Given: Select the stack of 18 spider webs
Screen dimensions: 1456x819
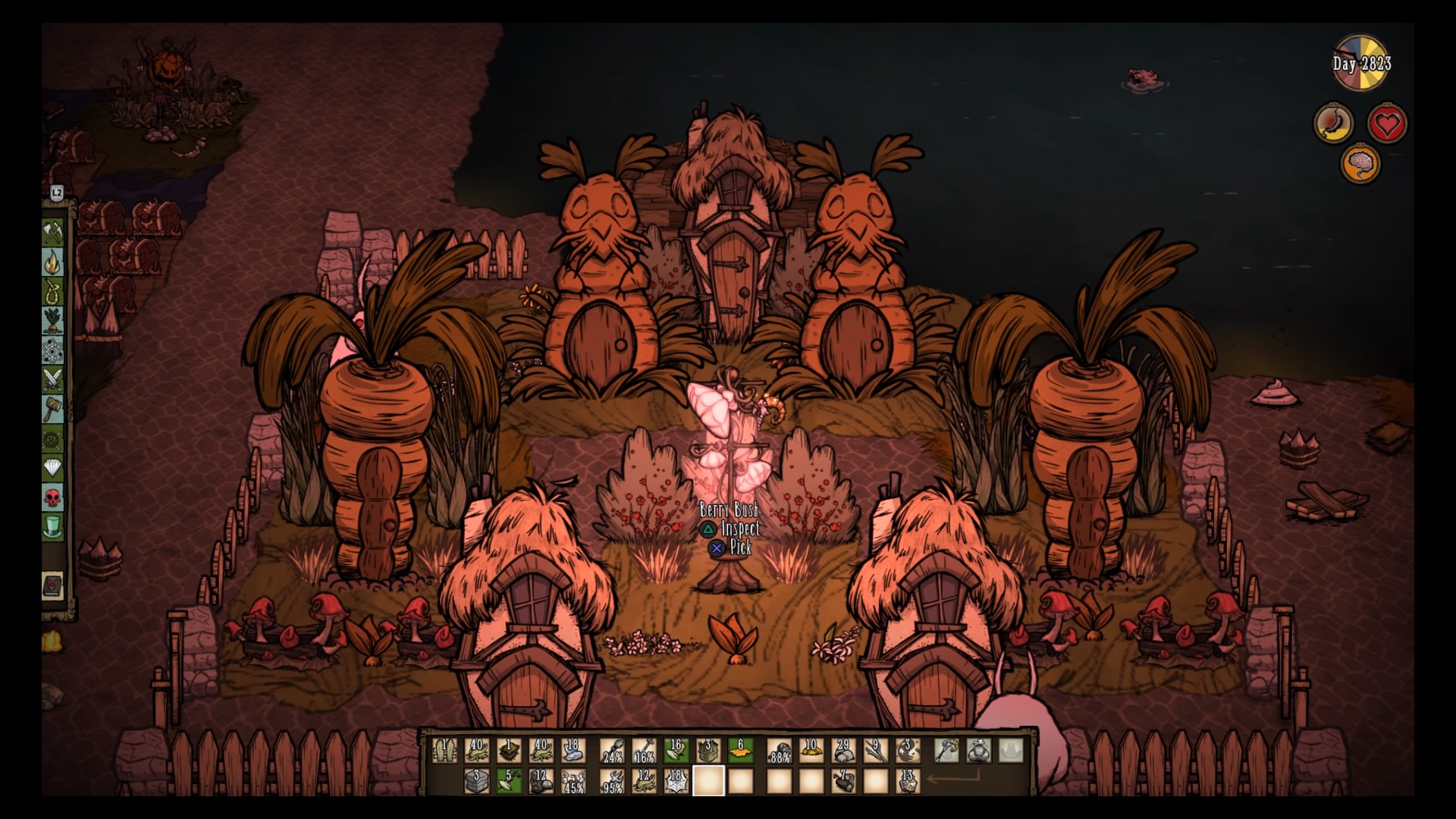Looking at the screenshot, I should (x=676, y=780).
